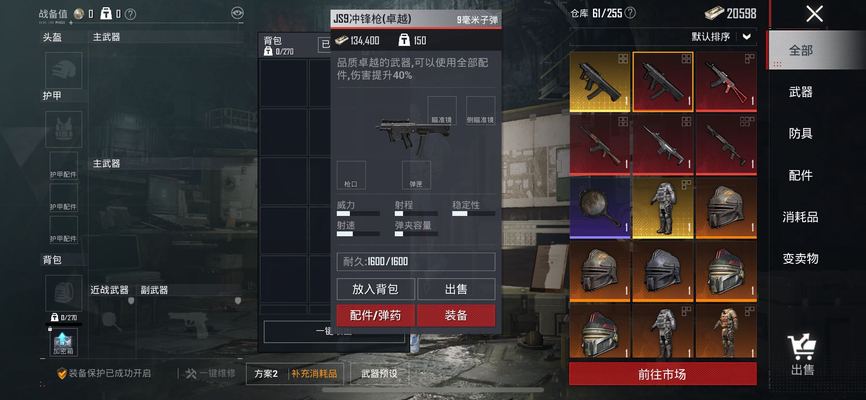The image size is (866, 400).
Task: Show the 消耗品 category
Action: [800, 217]
